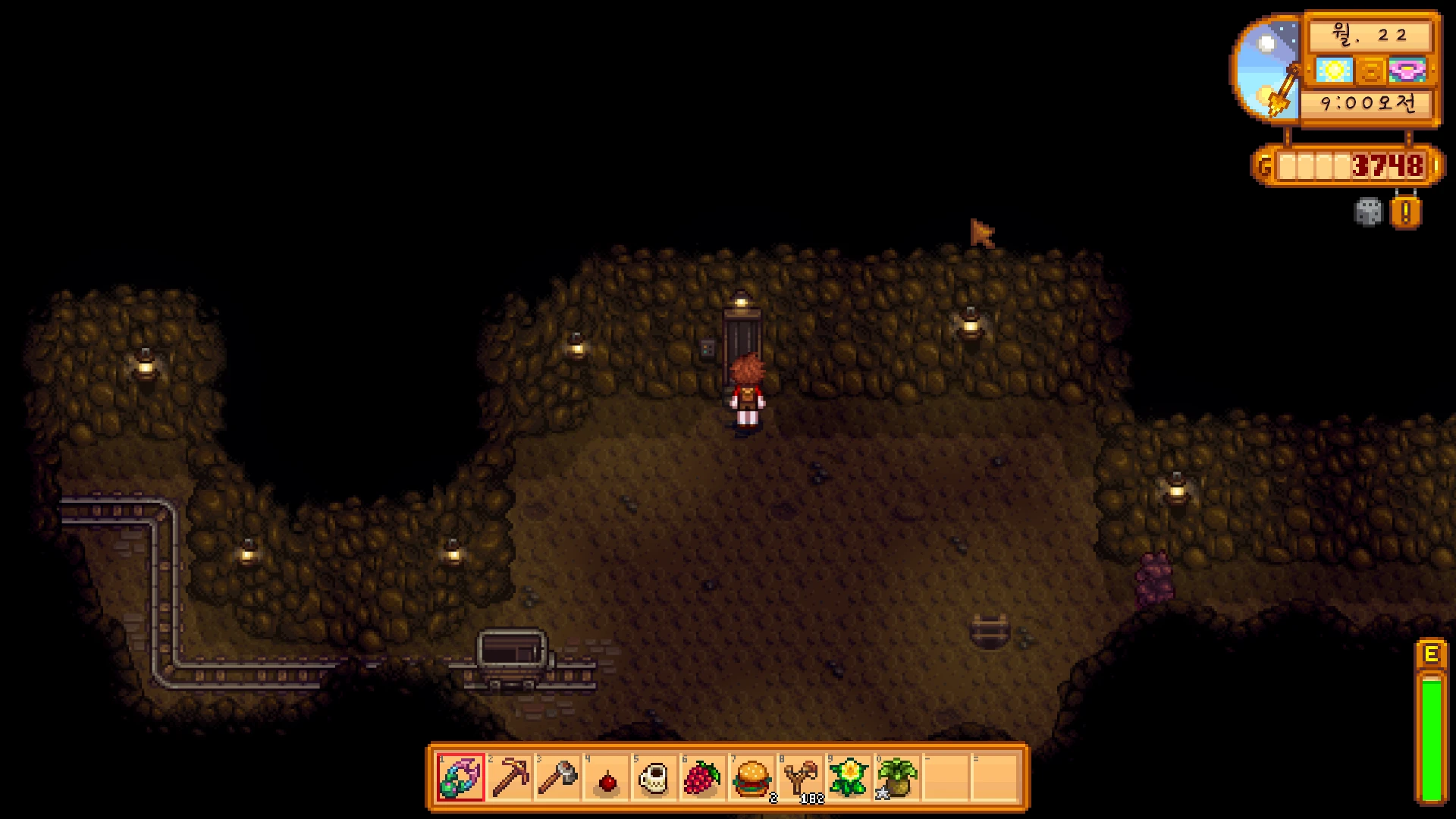Select the red cherry bomb slot
Screen dimensions: 1456x819
point(607,779)
